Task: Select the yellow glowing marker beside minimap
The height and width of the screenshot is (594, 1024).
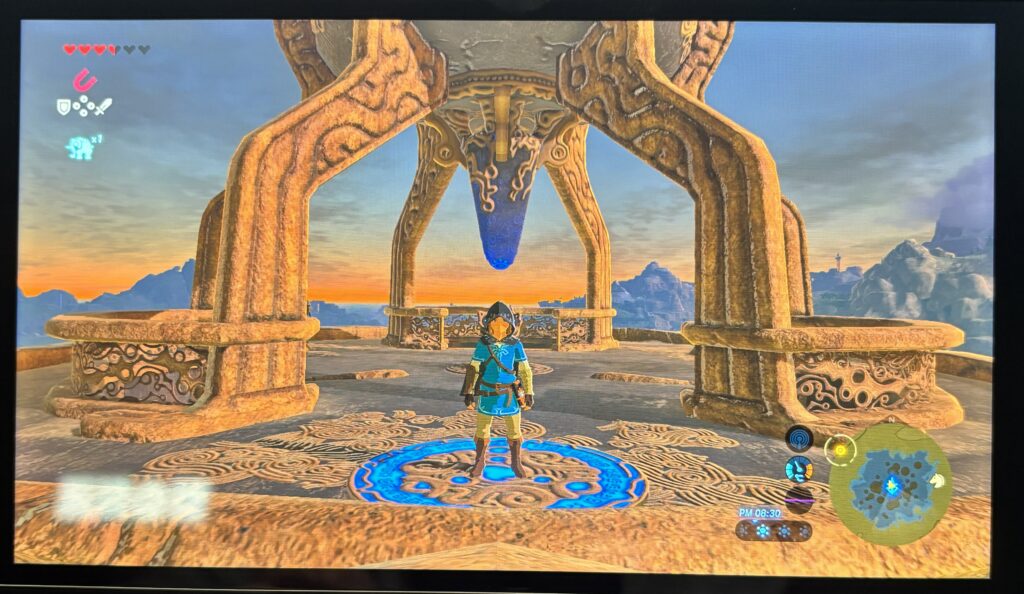Action: coord(840,449)
